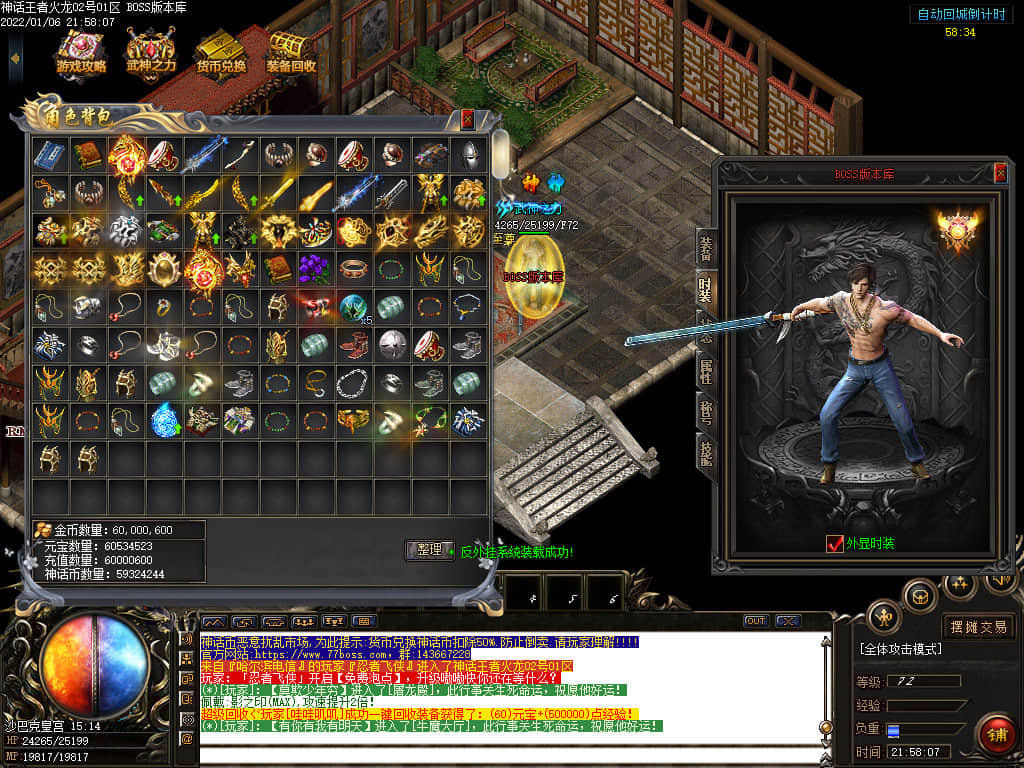Open the 装备回收 equipment recycling
The height and width of the screenshot is (768, 1024).
(x=291, y=50)
